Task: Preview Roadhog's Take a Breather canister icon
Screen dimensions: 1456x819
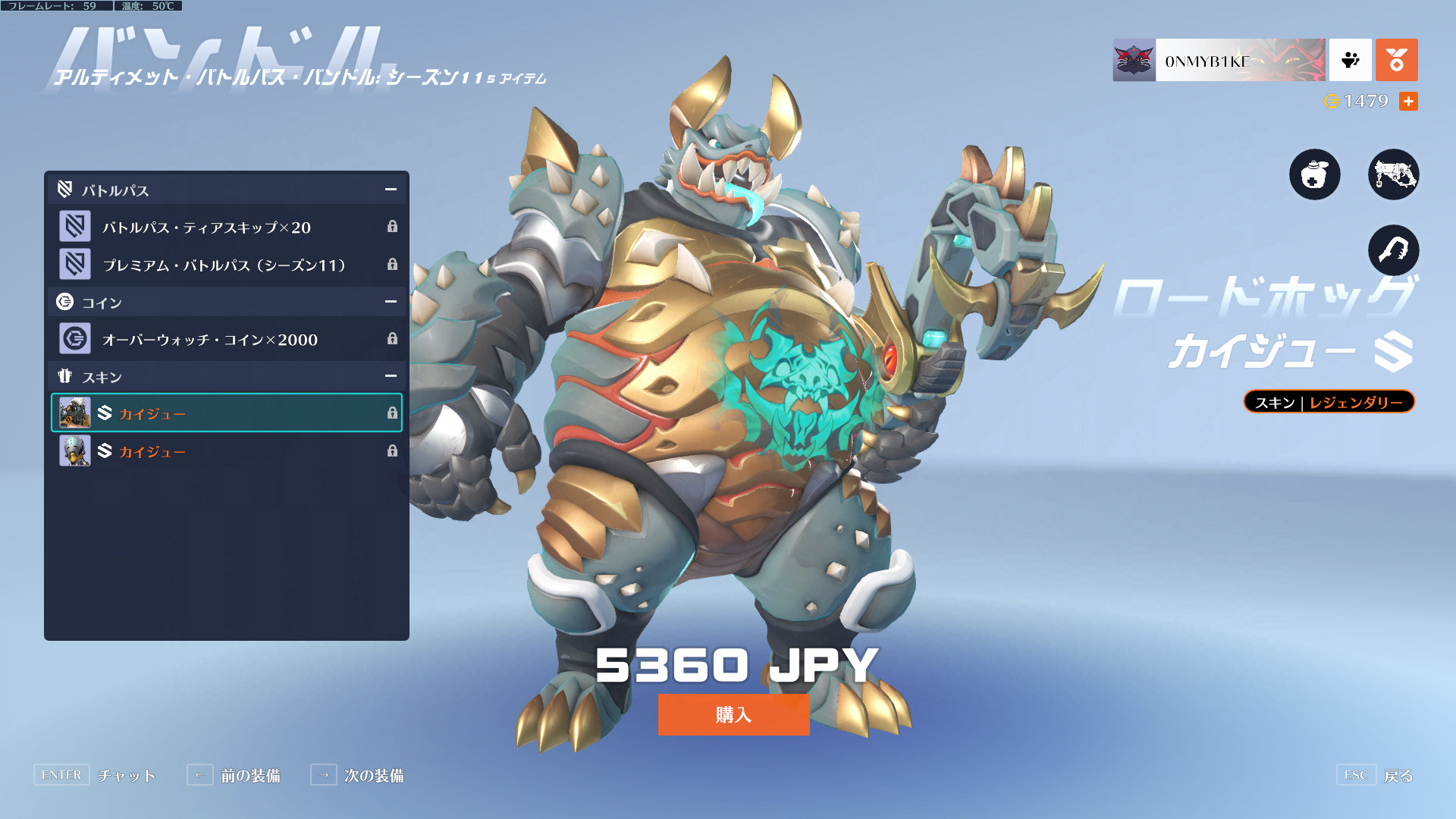Action: point(1315,175)
